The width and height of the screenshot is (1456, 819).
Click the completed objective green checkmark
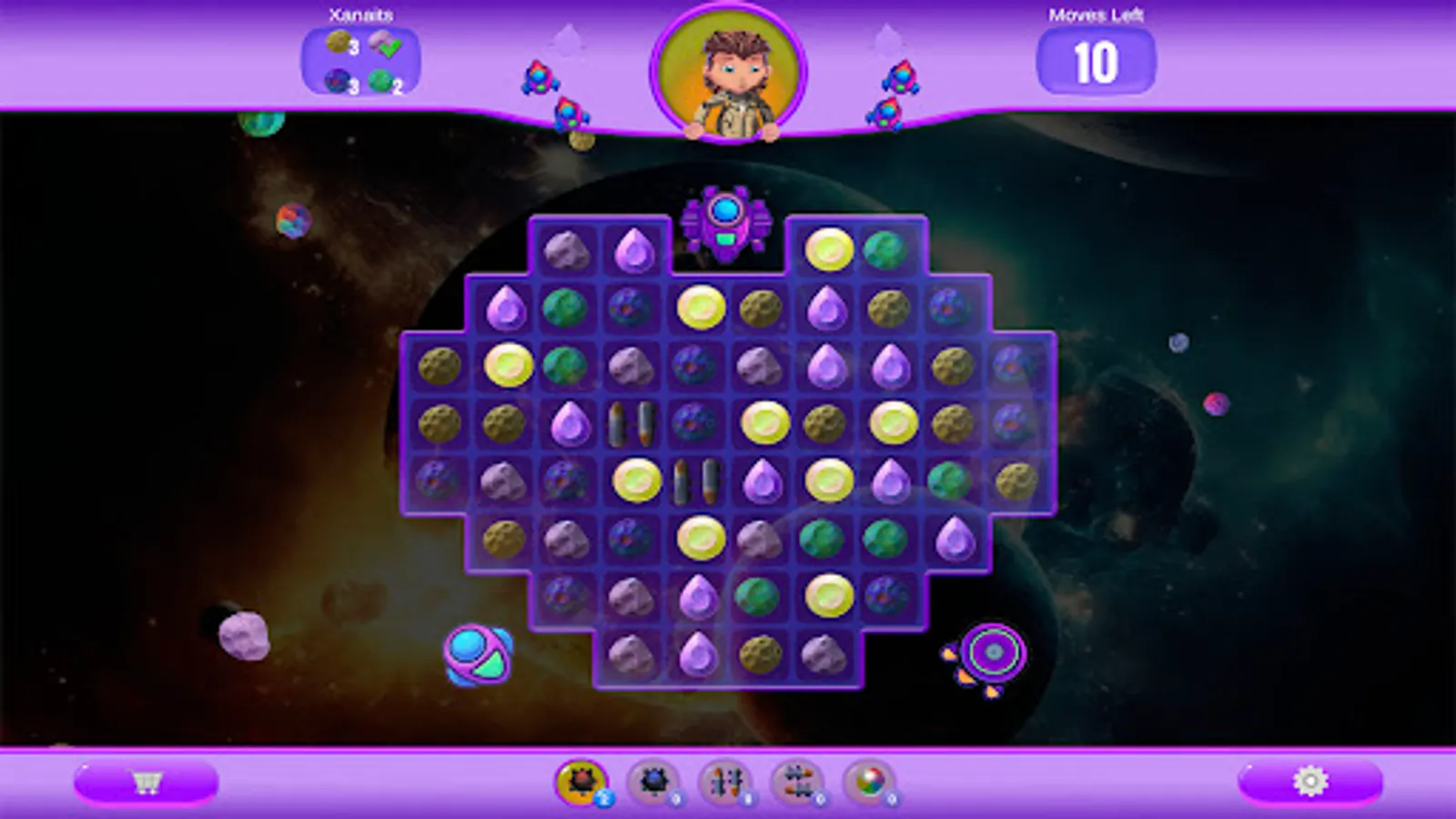pos(388,45)
